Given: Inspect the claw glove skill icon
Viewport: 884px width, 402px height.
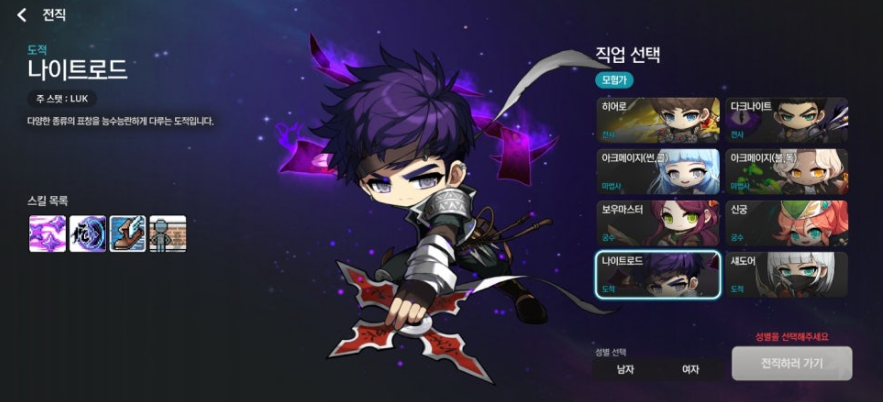Looking at the screenshot, I should [x=127, y=233].
